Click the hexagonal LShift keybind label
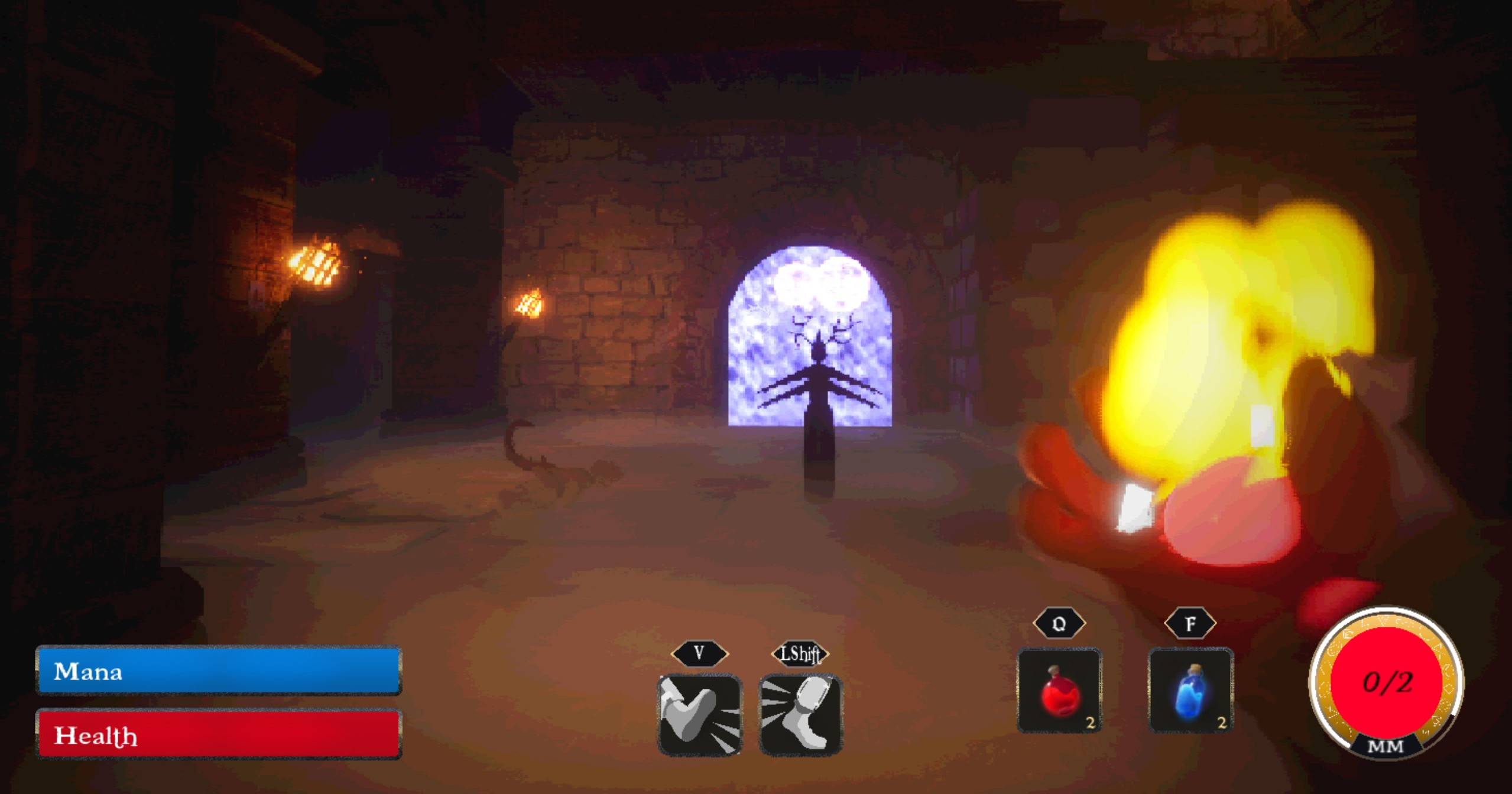 tap(799, 653)
